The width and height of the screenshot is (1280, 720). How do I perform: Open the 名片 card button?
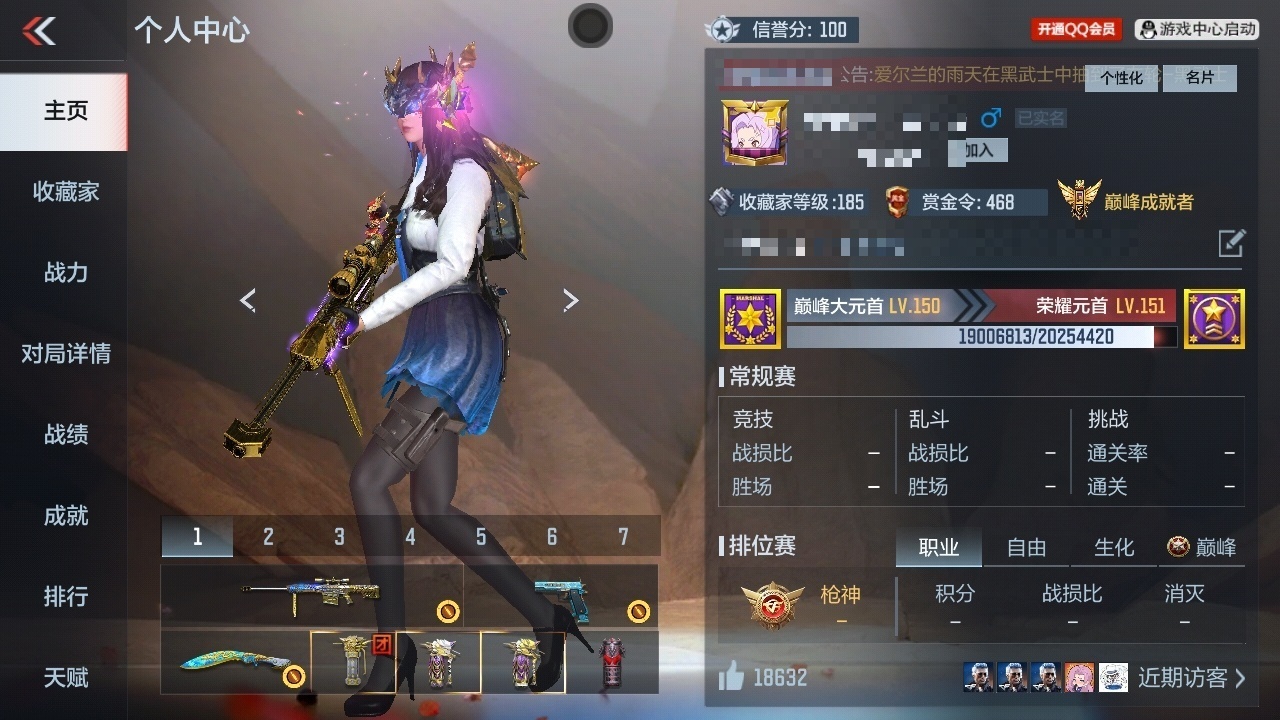(1199, 78)
